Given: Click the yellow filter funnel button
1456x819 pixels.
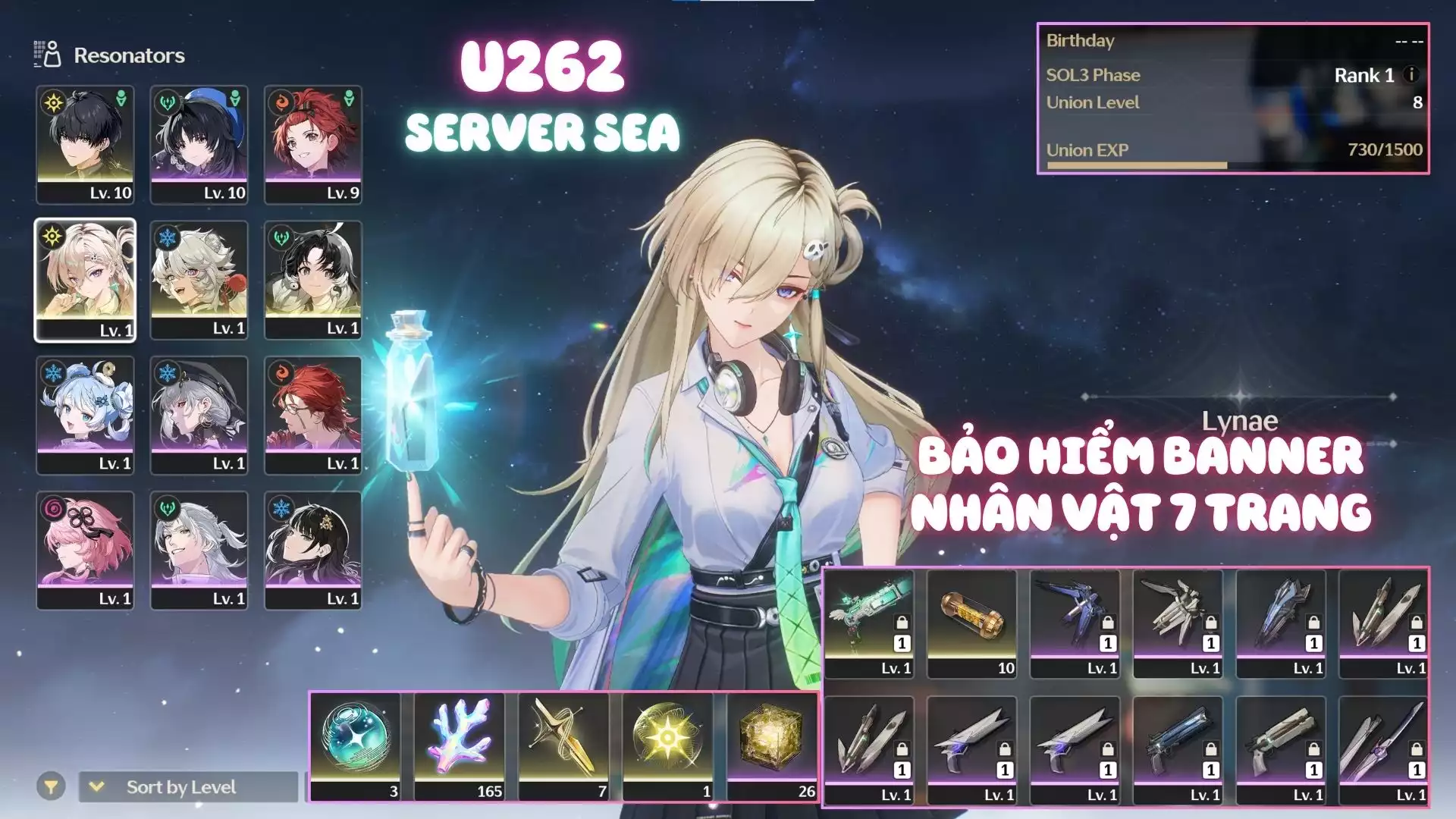Looking at the screenshot, I should [x=51, y=787].
